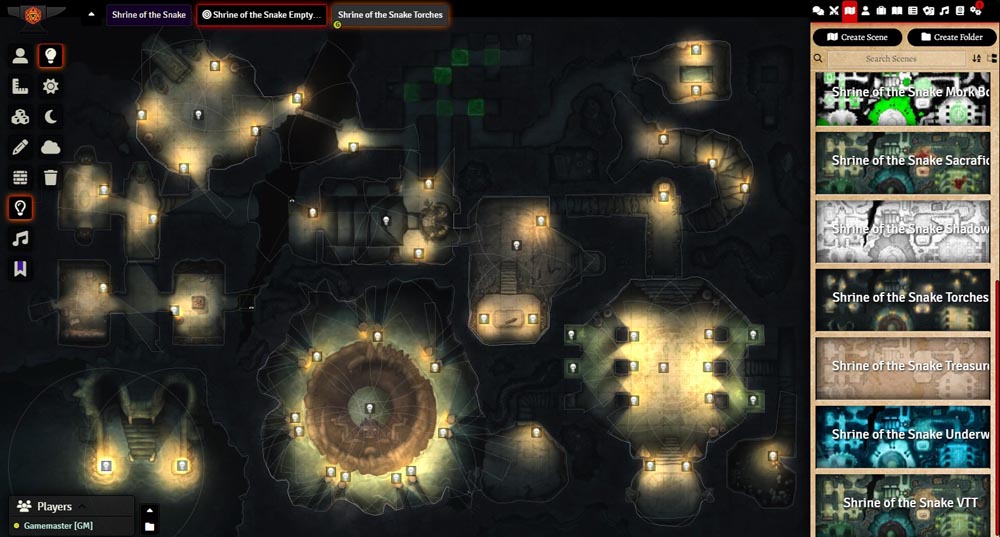Collapse the Players list panel
The height and width of the screenshot is (537, 1000).
pyautogui.click(x=83, y=506)
